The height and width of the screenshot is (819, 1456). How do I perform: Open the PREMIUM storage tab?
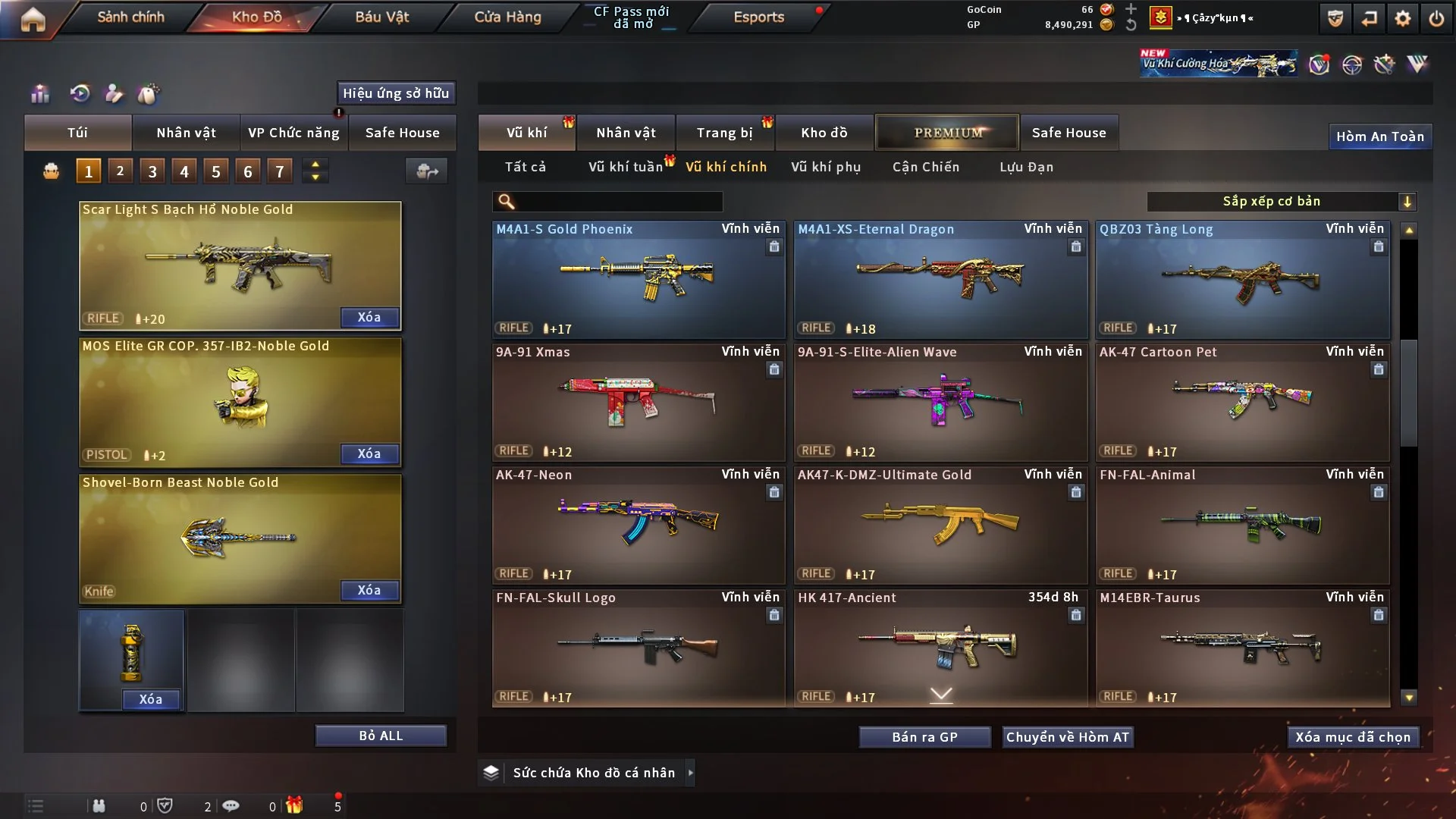point(948,133)
